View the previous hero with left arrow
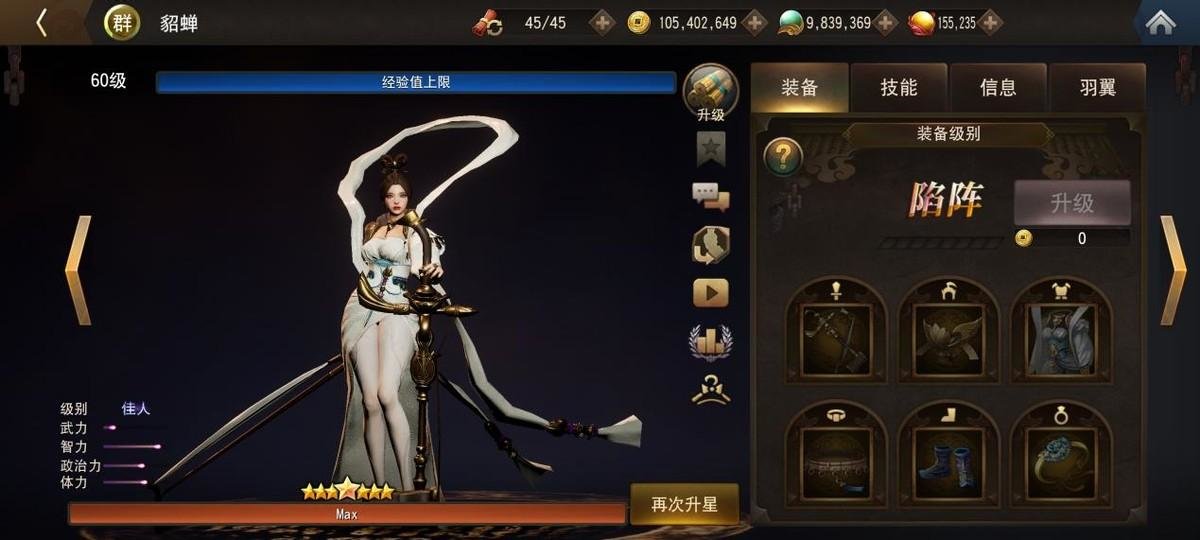Screen dimensions: 1200x540 click(x=78, y=270)
